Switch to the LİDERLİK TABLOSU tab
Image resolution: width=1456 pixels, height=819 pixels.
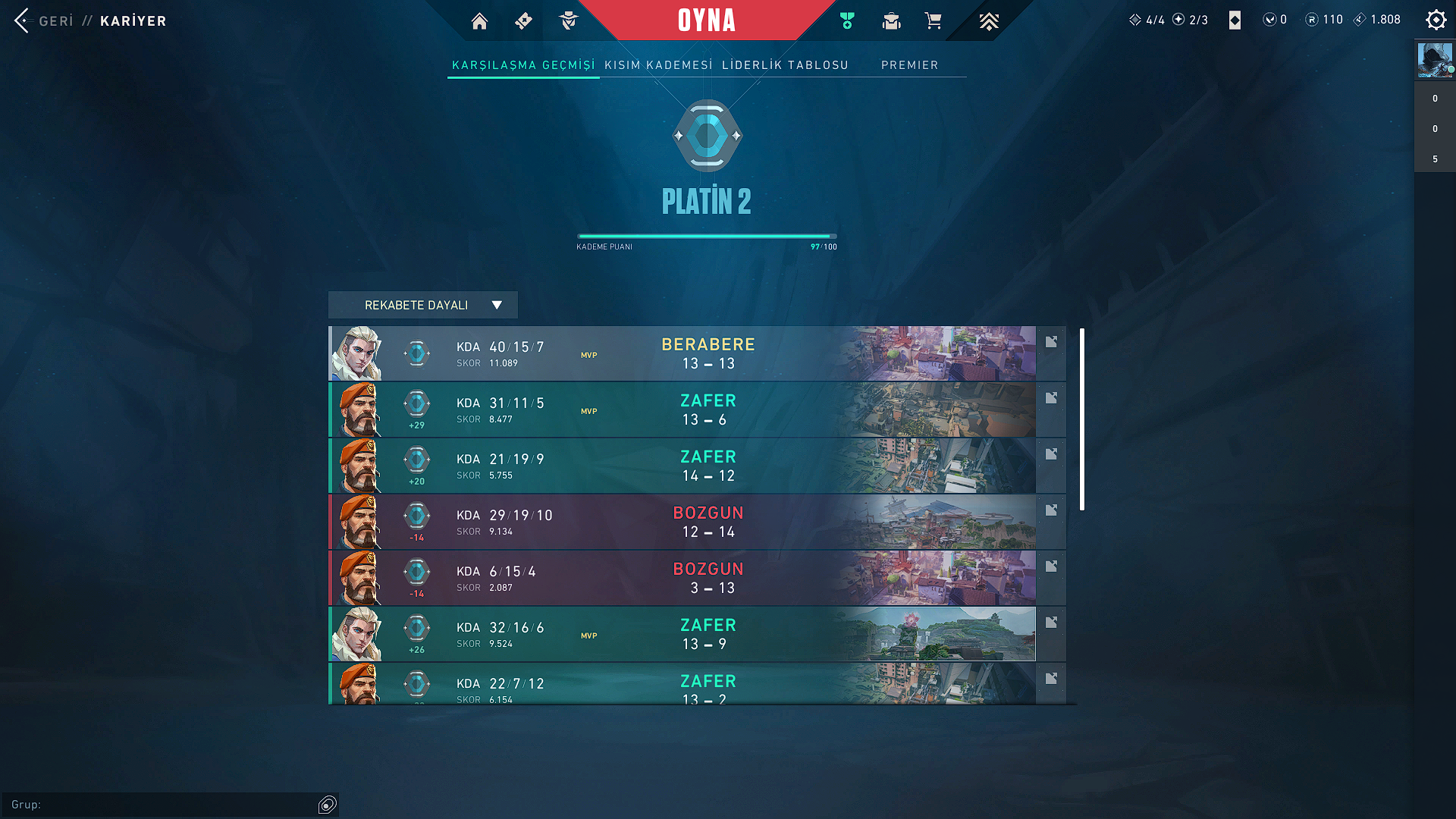[785, 64]
